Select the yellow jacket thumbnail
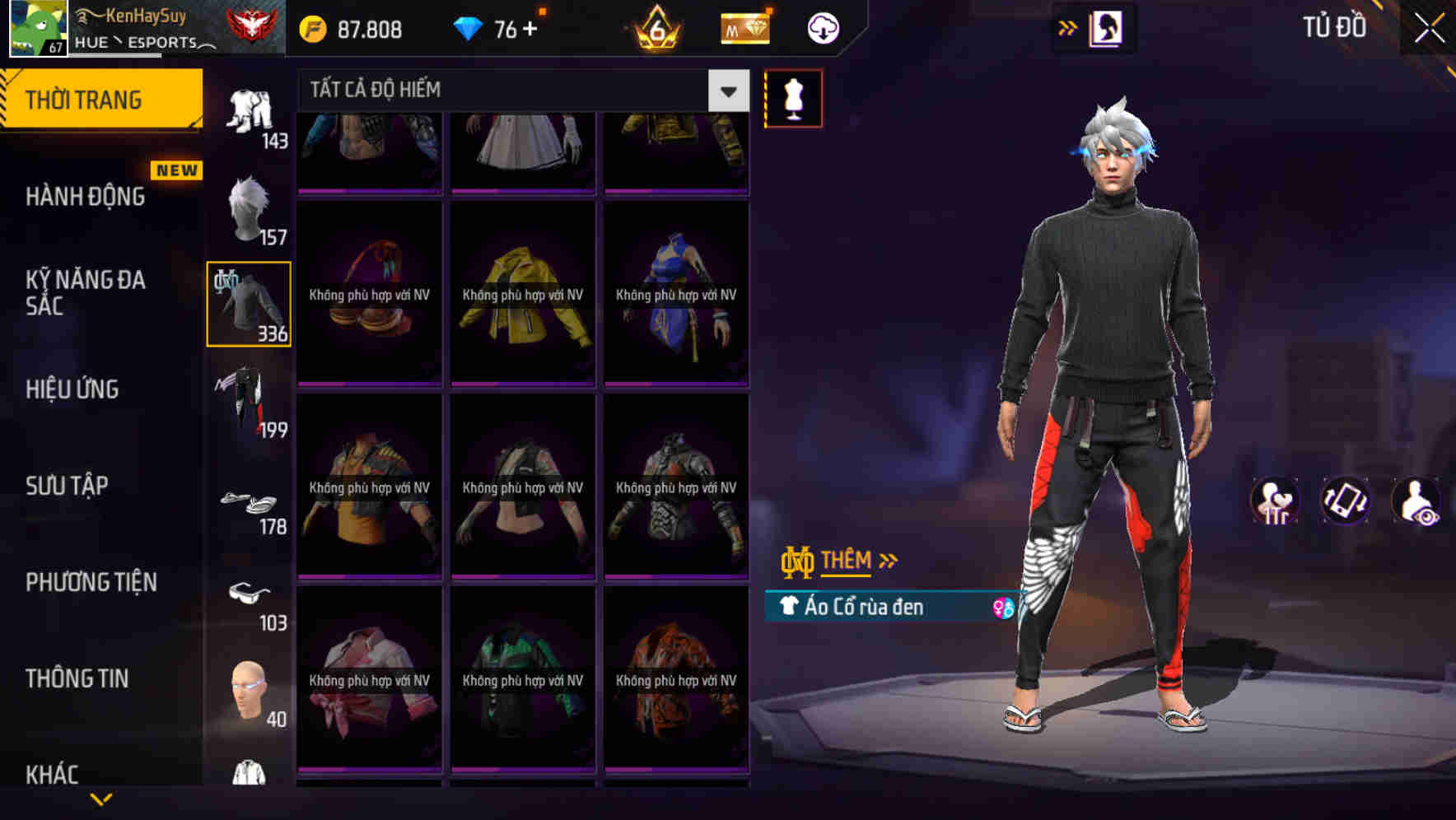The image size is (1456, 820). pos(522,296)
